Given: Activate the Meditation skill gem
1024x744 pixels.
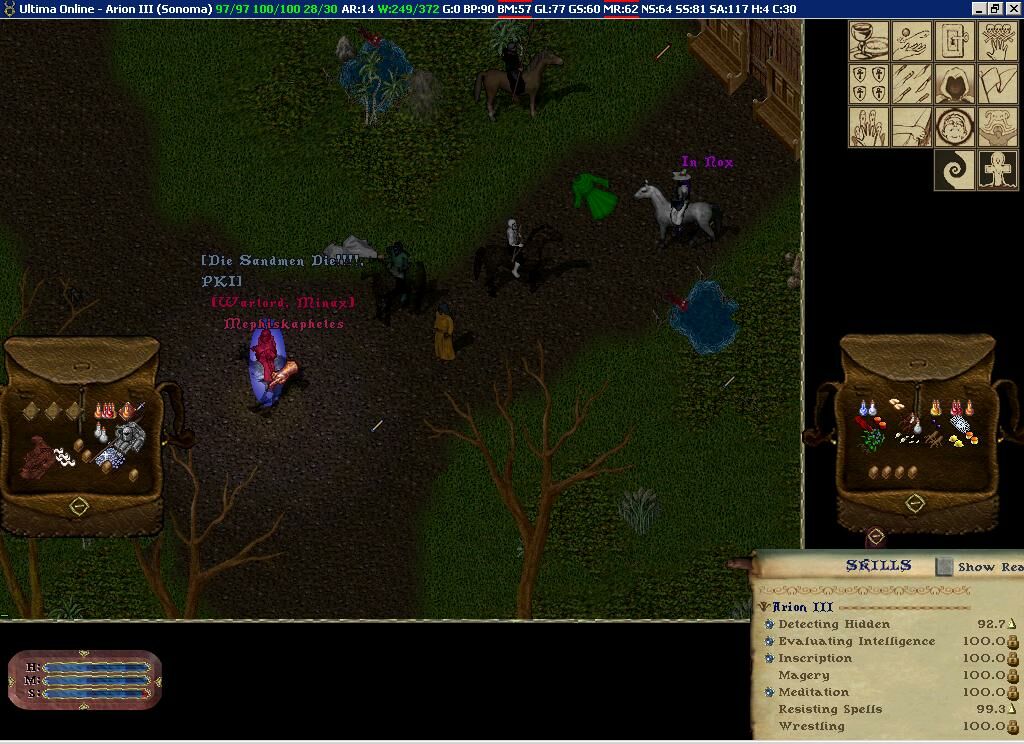Looking at the screenshot, I should pos(769,692).
